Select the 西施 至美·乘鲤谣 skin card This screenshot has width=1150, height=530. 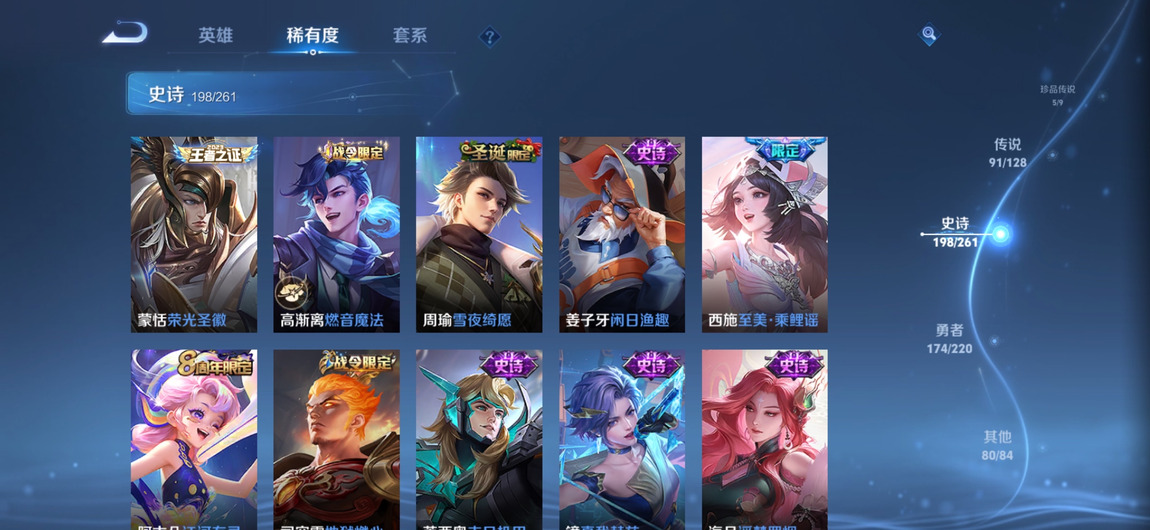pyautogui.click(x=765, y=234)
